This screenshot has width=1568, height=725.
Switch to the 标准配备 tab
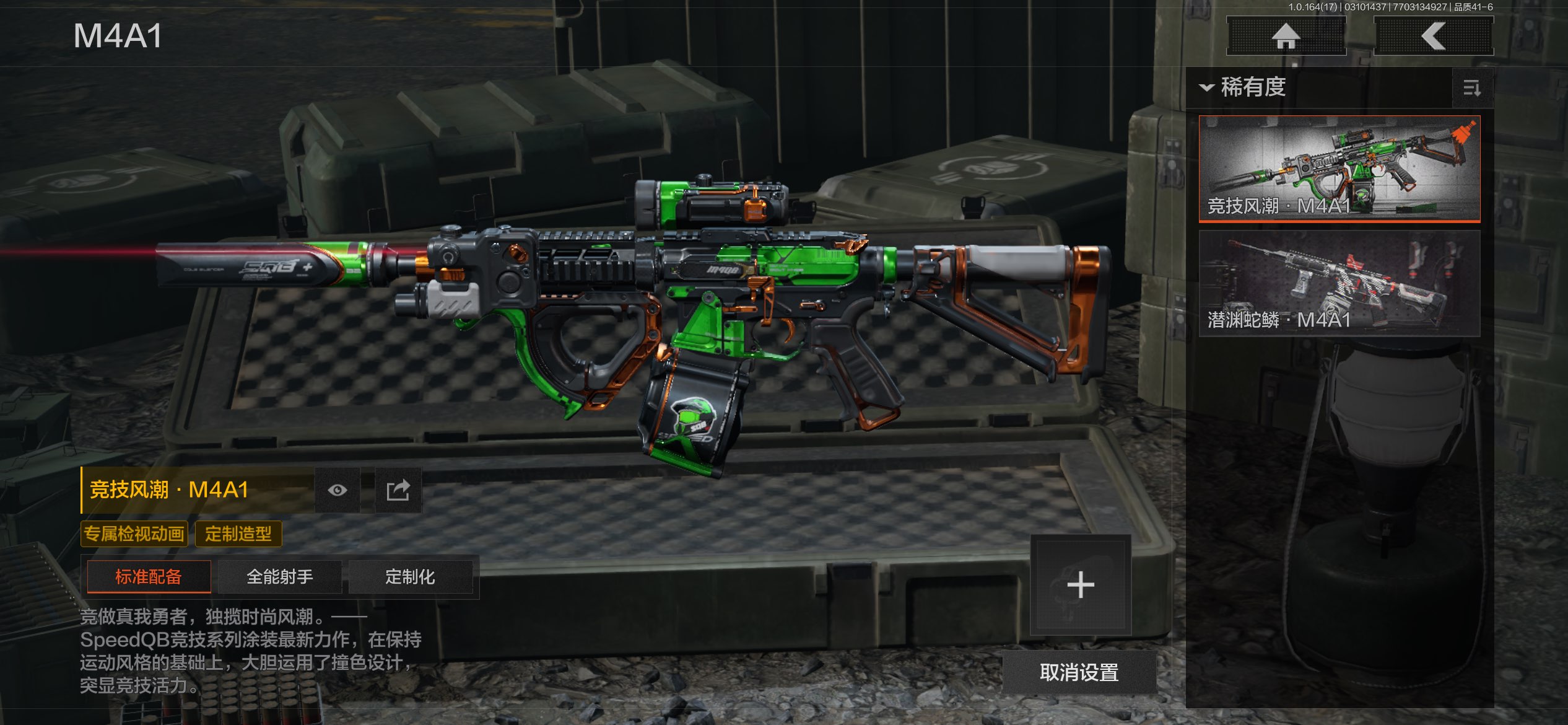[149, 577]
